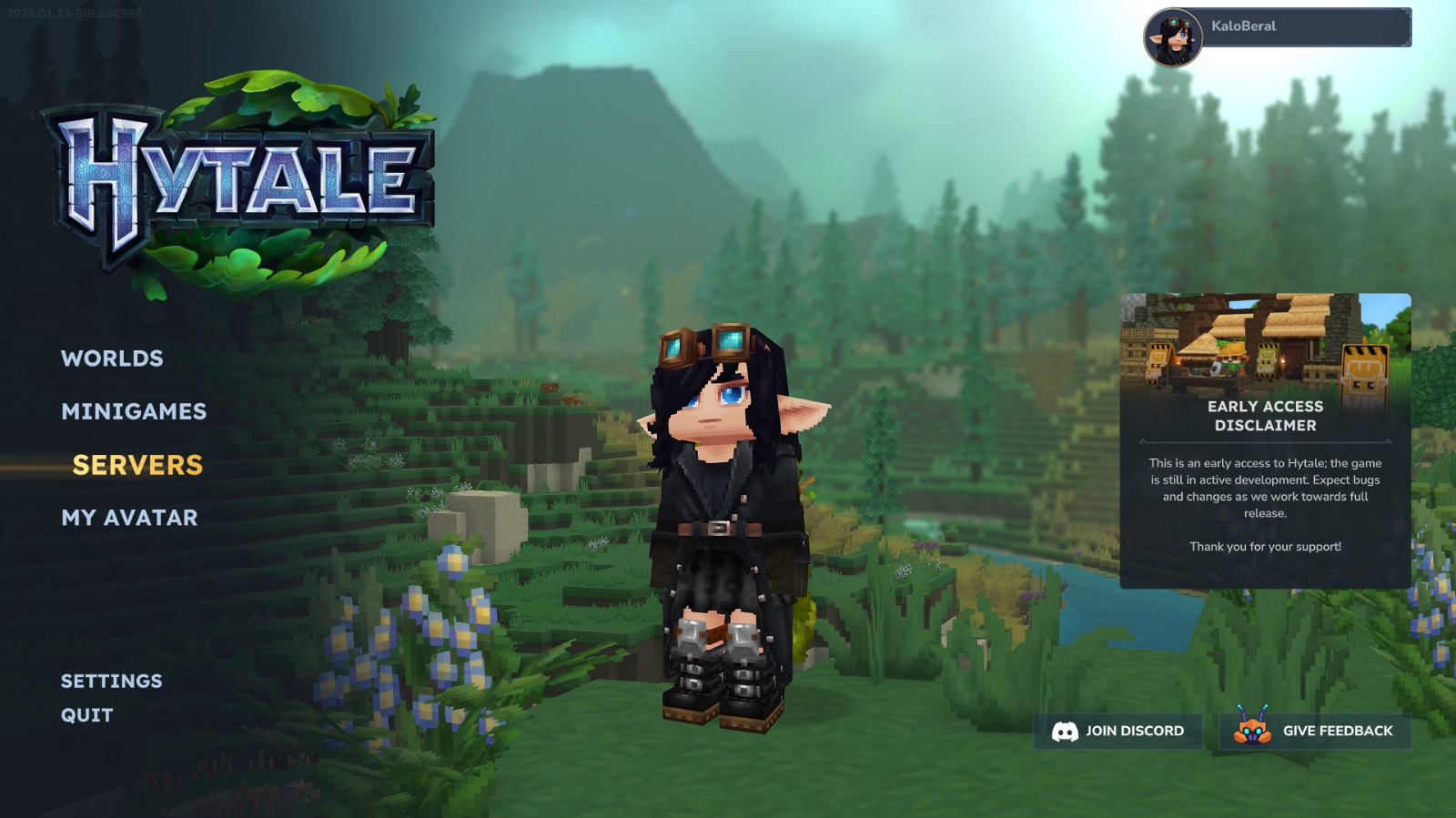This screenshot has height=818, width=1456.
Task: Click the Discord logo icon
Action: [x=1067, y=731]
